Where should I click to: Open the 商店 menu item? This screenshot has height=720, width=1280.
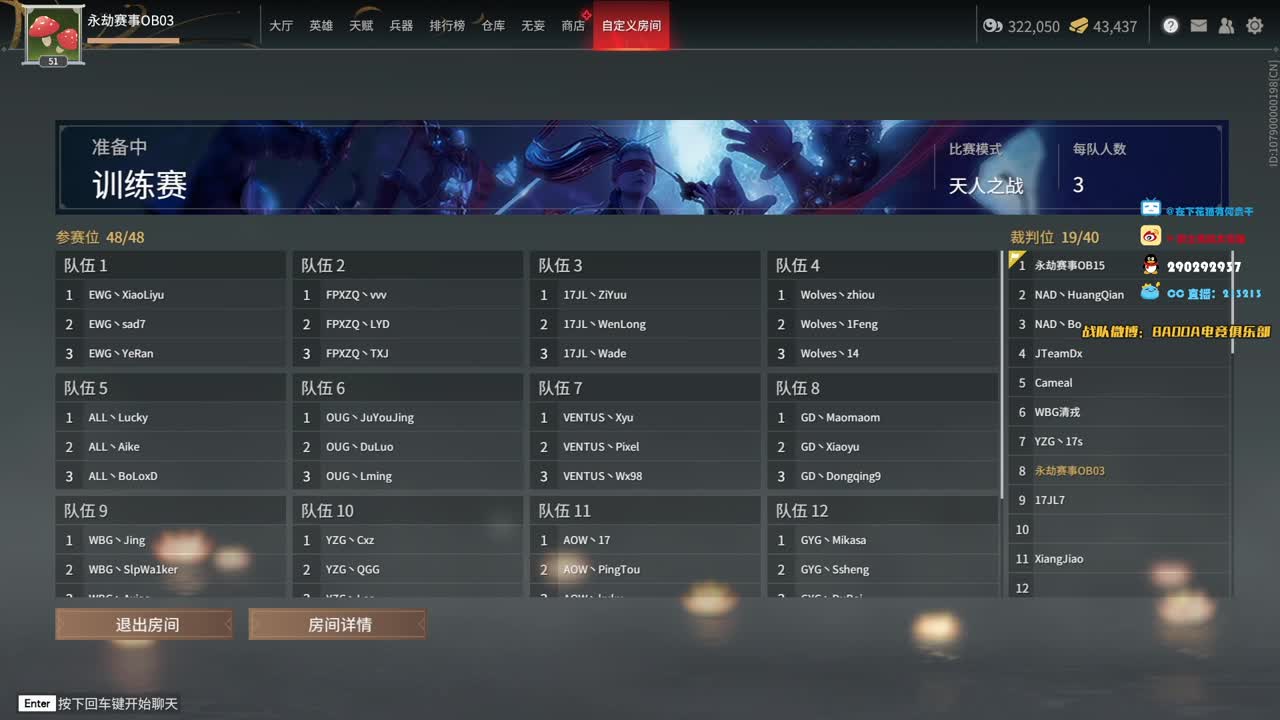[571, 26]
